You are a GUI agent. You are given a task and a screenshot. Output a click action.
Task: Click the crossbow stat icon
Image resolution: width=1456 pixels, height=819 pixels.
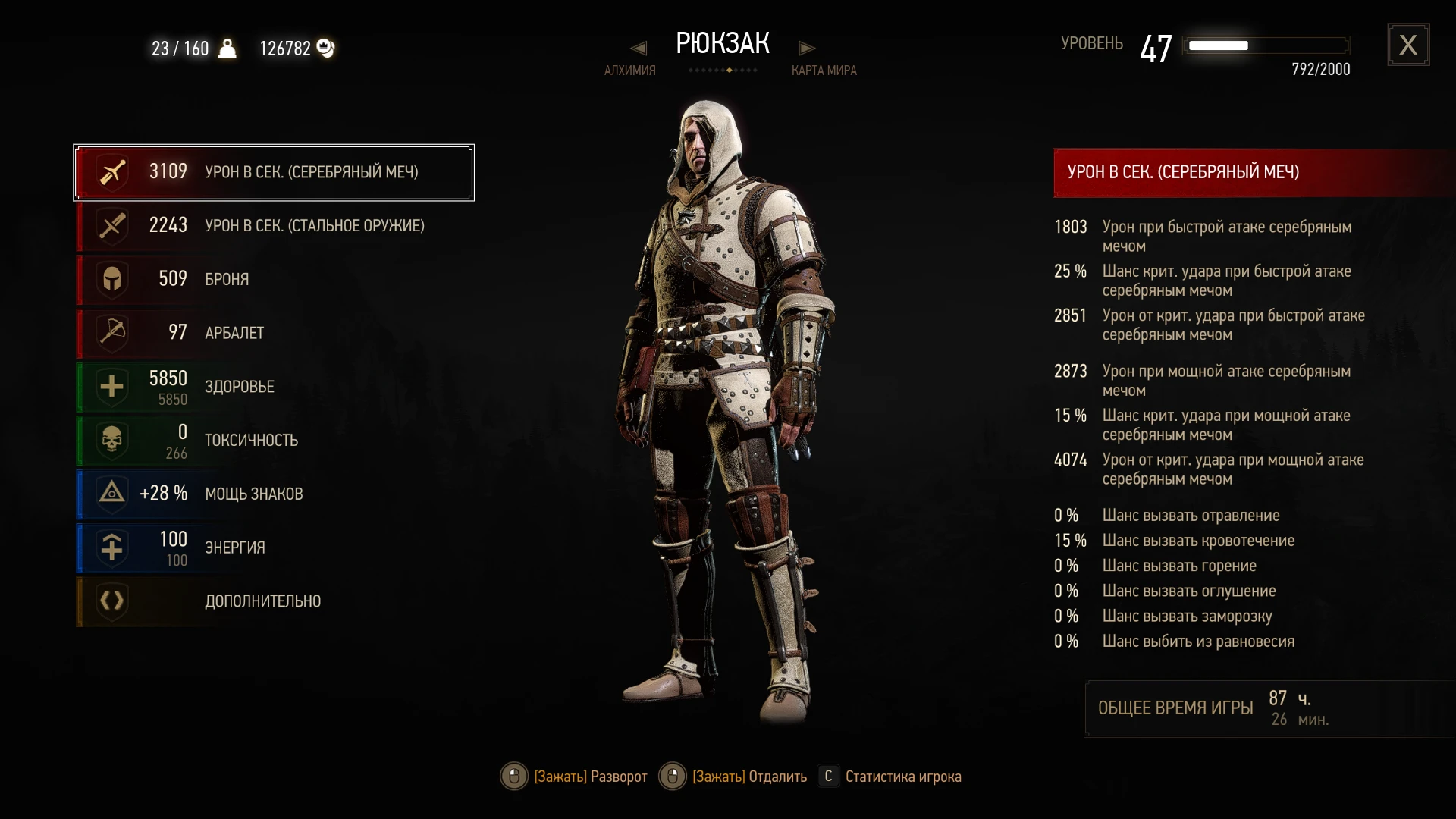click(x=111, y=333)
